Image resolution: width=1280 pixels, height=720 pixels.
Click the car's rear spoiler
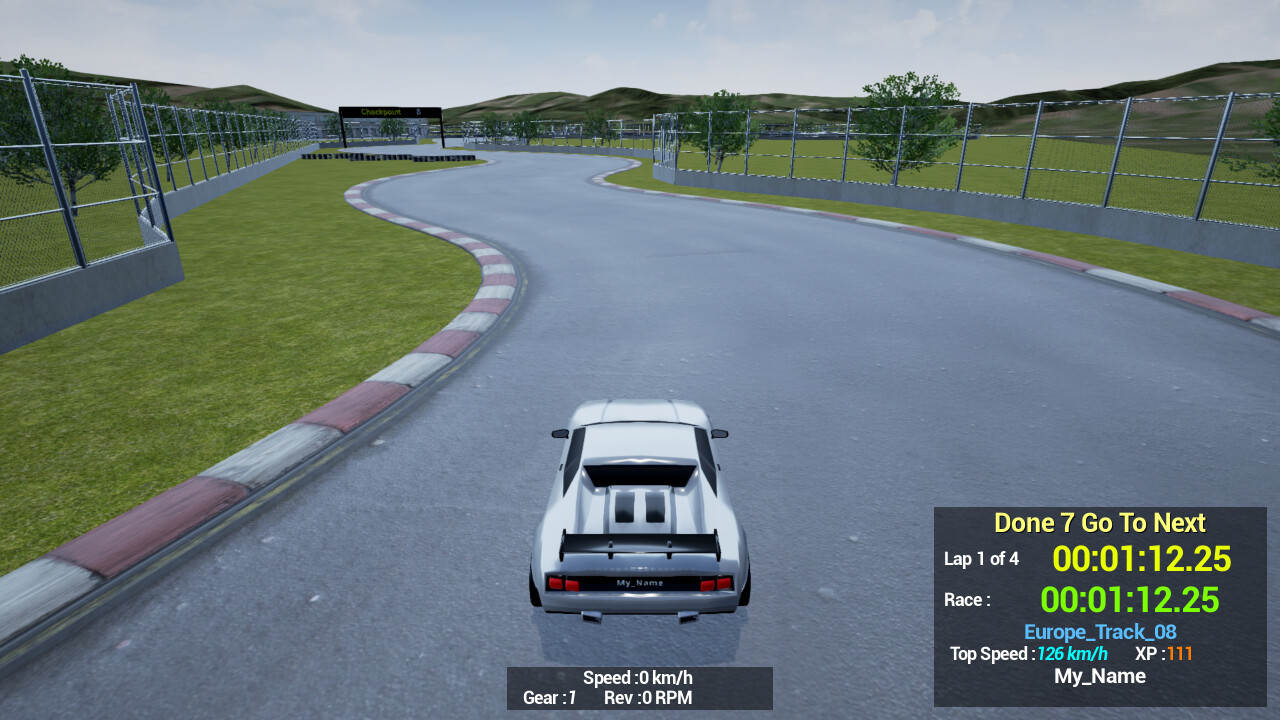pos(640,545)
